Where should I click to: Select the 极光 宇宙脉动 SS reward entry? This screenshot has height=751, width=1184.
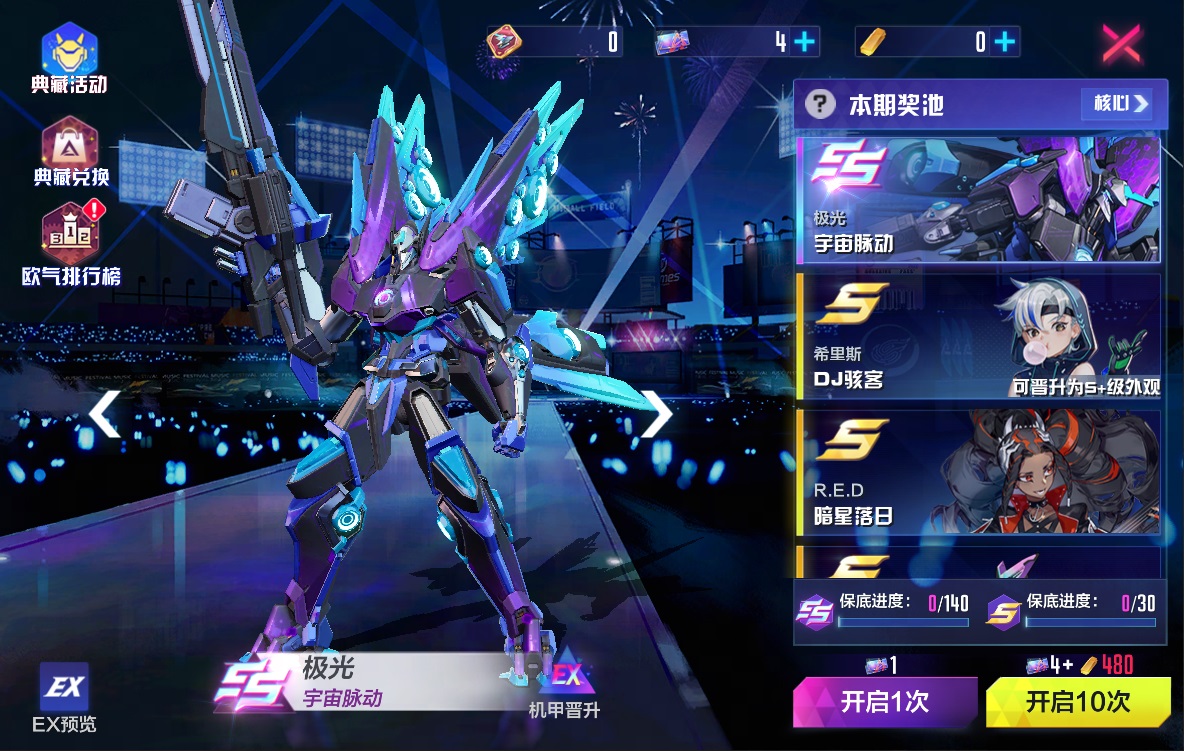(979, 198)
